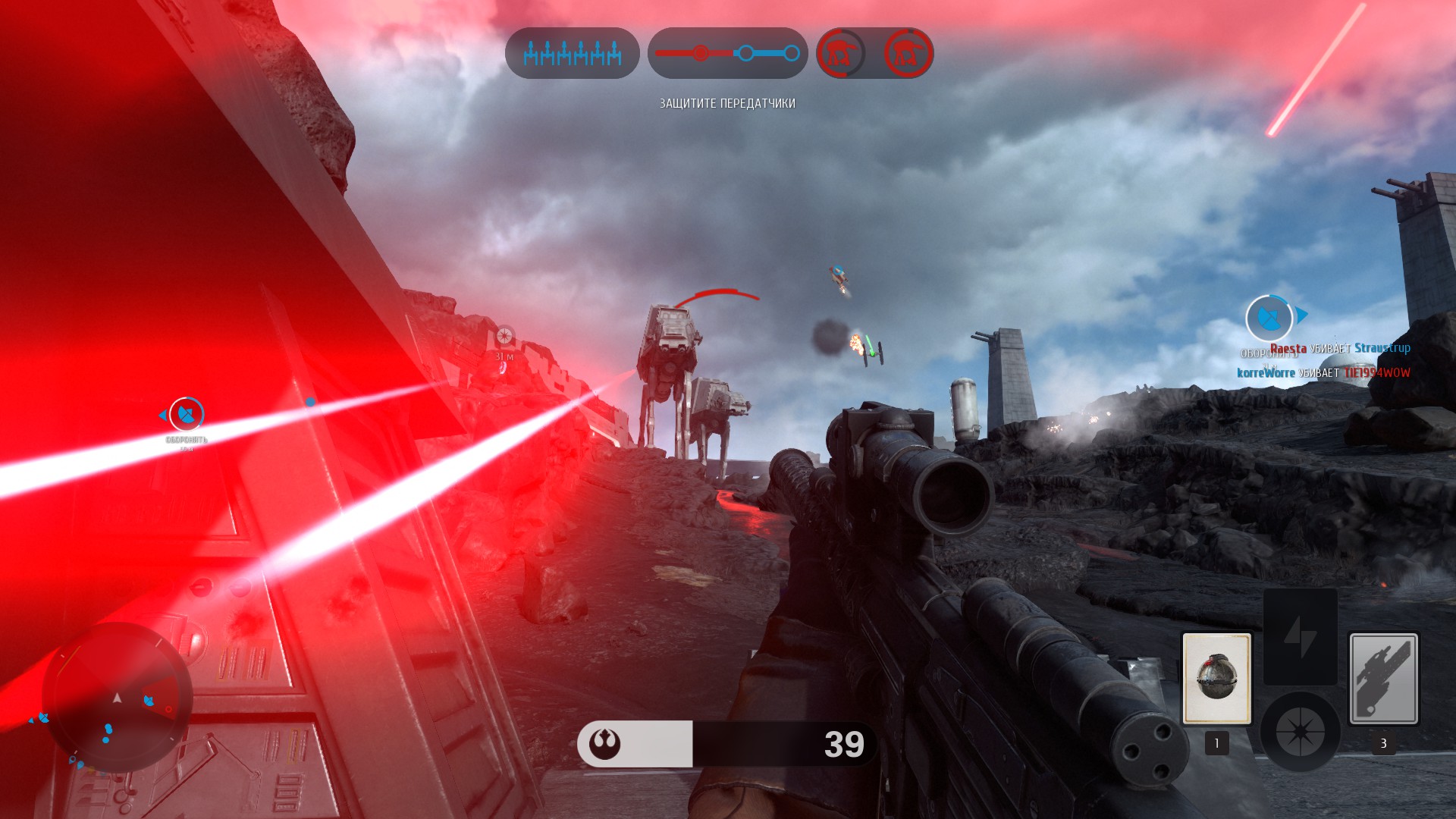Click the ticket count number 39
Image resolution: width=1456 pixels, height=819 pixels.
(x=844, y=744)
